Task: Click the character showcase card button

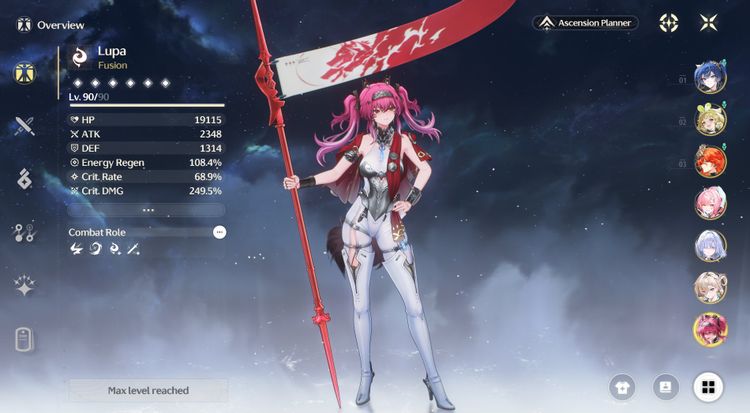Action: [x=665, y=387]
